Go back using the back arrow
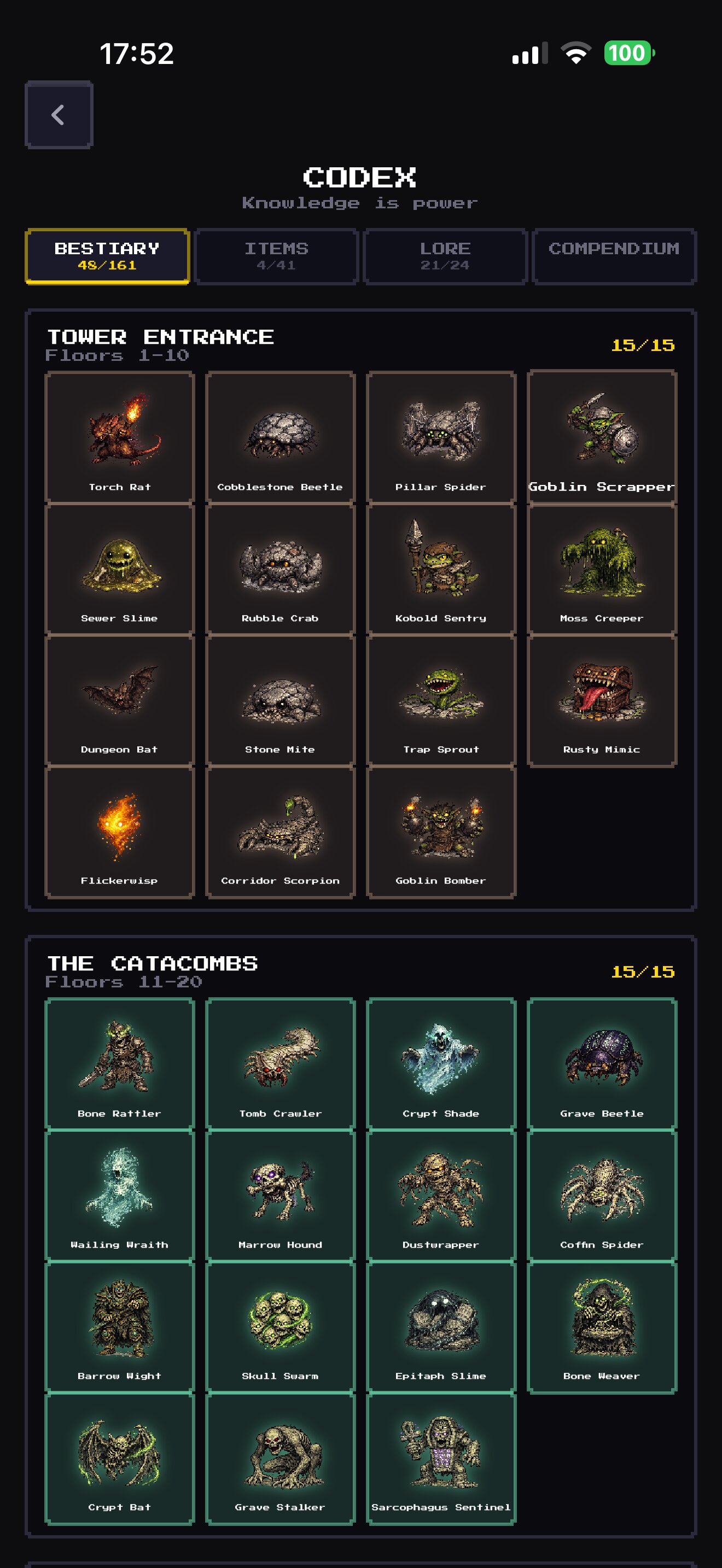Image resolution: width=722 pixels, height=1568 pixels. click(59, 114)
